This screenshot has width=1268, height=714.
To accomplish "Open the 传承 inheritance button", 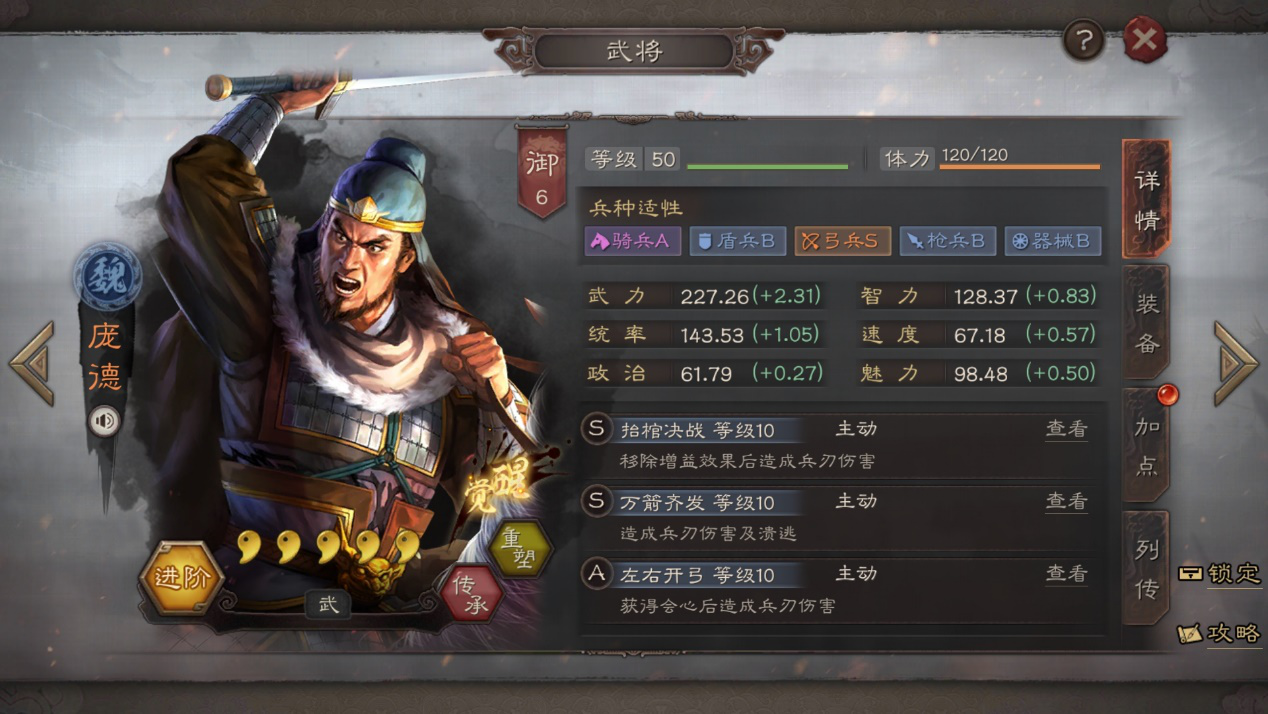I will click(x=471, y=592).
